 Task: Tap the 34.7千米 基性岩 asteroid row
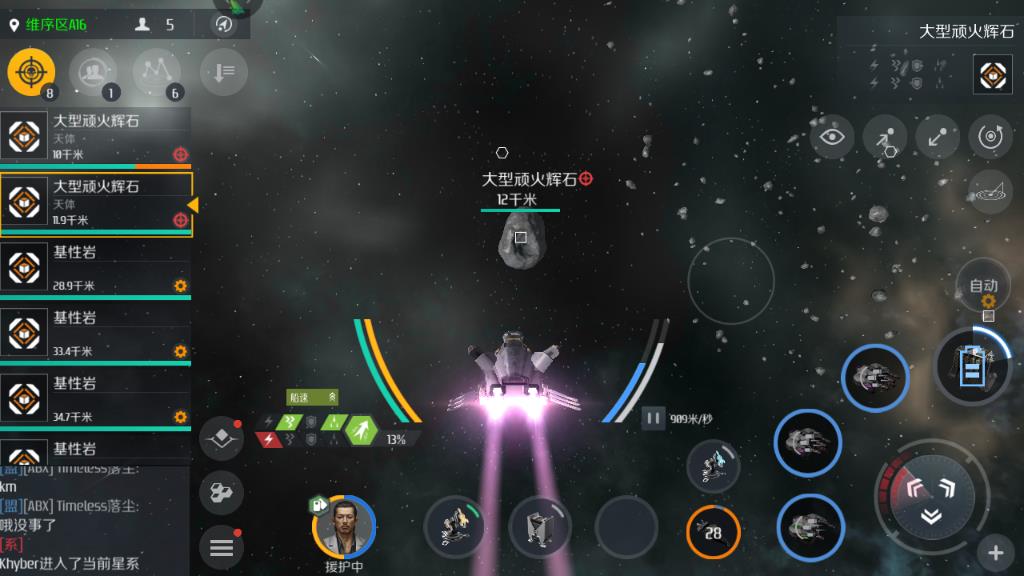pos(95,400)
